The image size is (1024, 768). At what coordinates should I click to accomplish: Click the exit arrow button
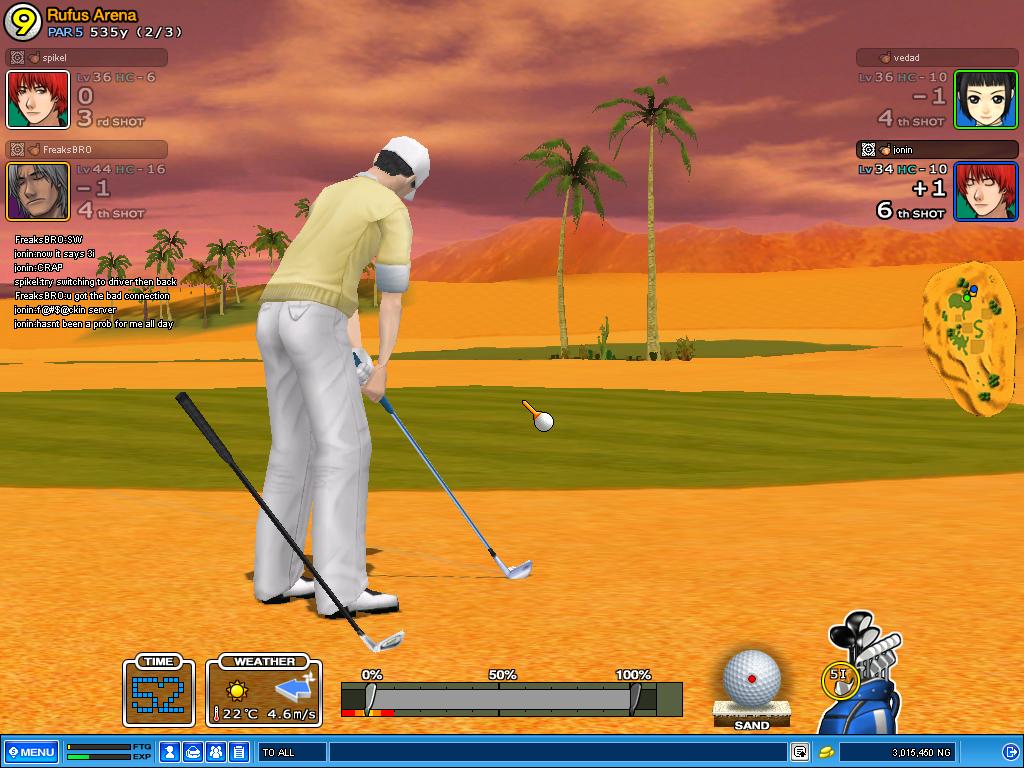(1008, 752)
